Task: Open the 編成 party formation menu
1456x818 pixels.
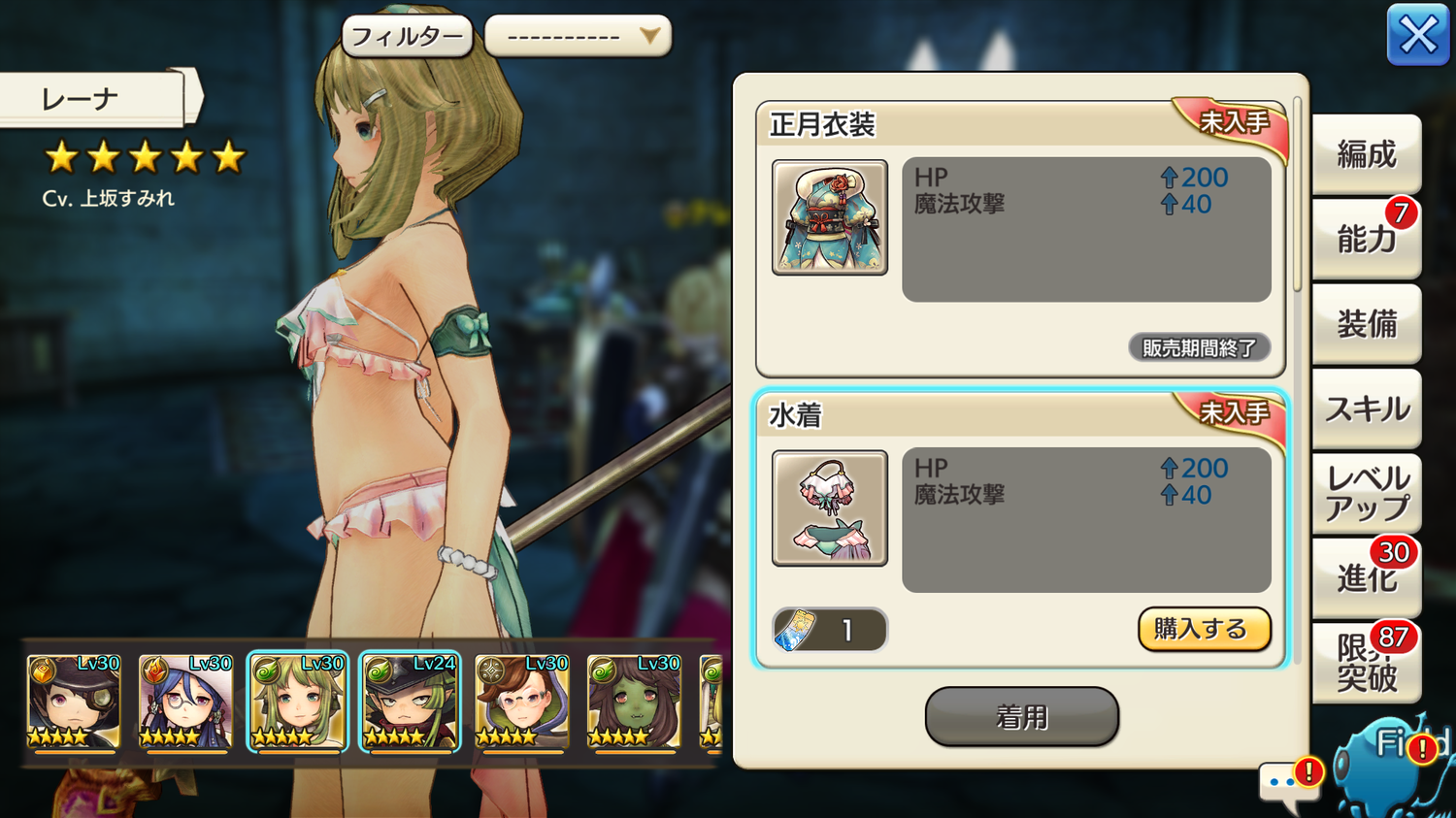Action: coord(1366,154)
